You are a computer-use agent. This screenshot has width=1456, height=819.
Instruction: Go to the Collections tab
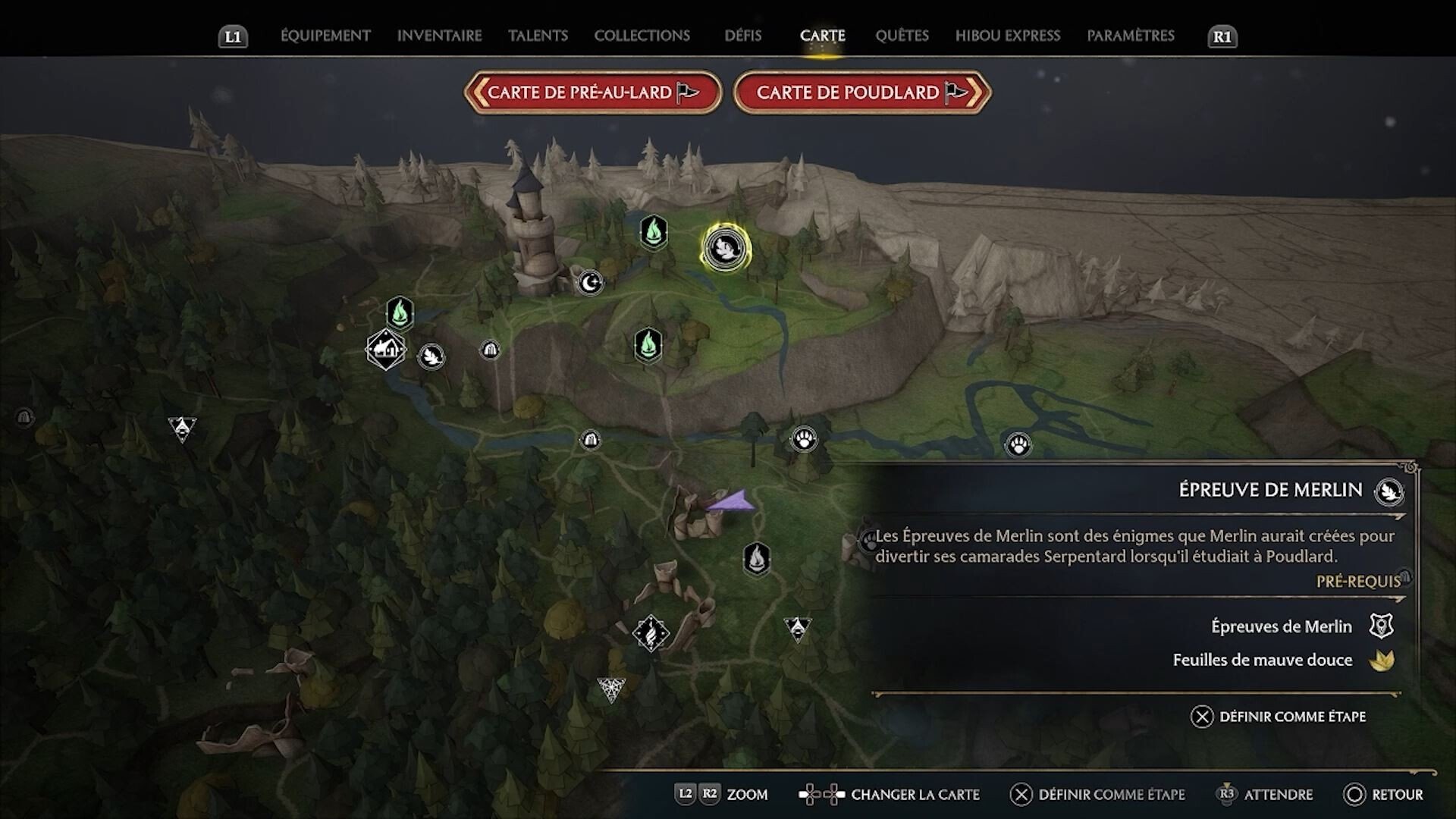click(x=642, y=36)
